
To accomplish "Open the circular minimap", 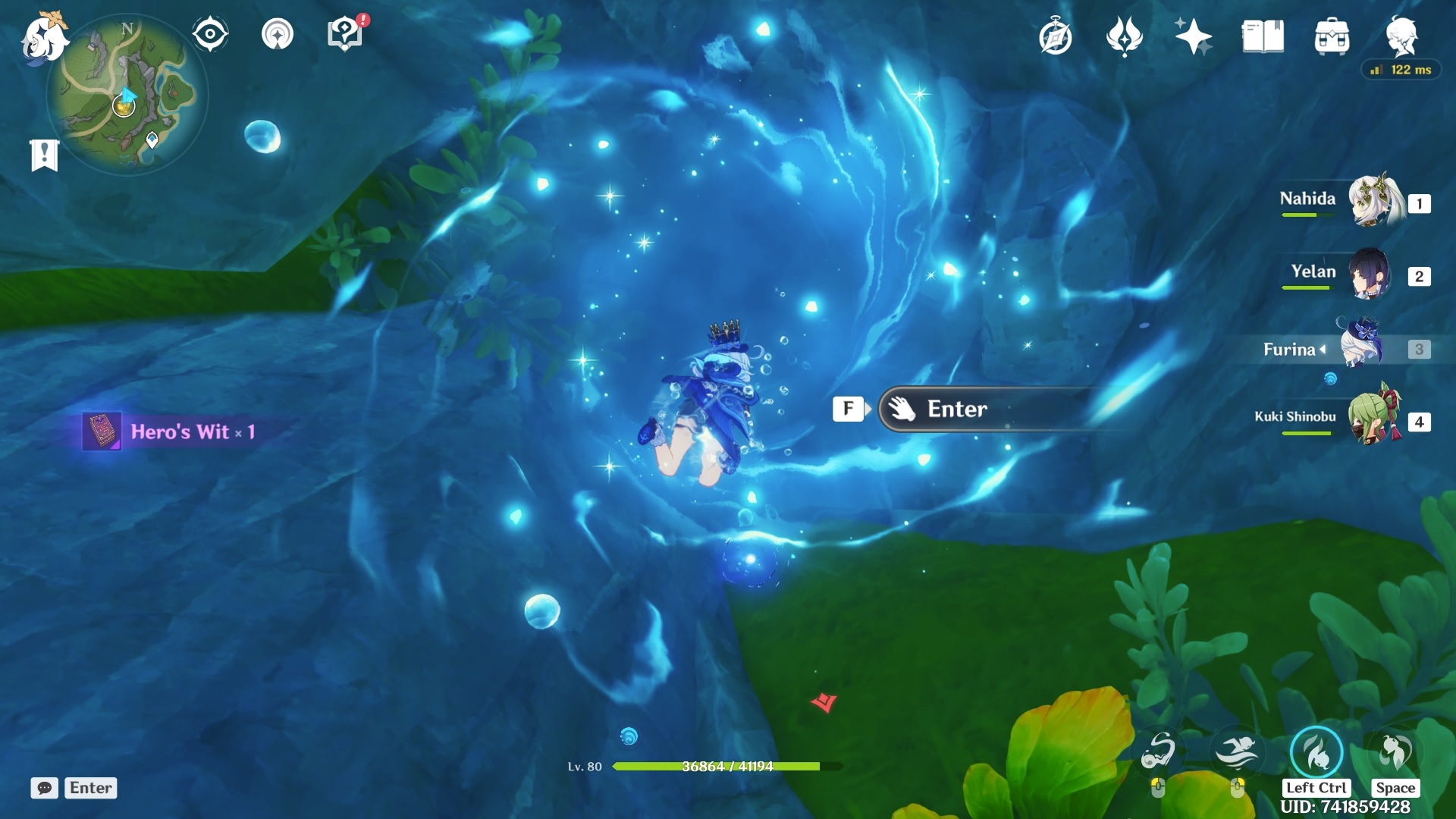I will 127,96.
